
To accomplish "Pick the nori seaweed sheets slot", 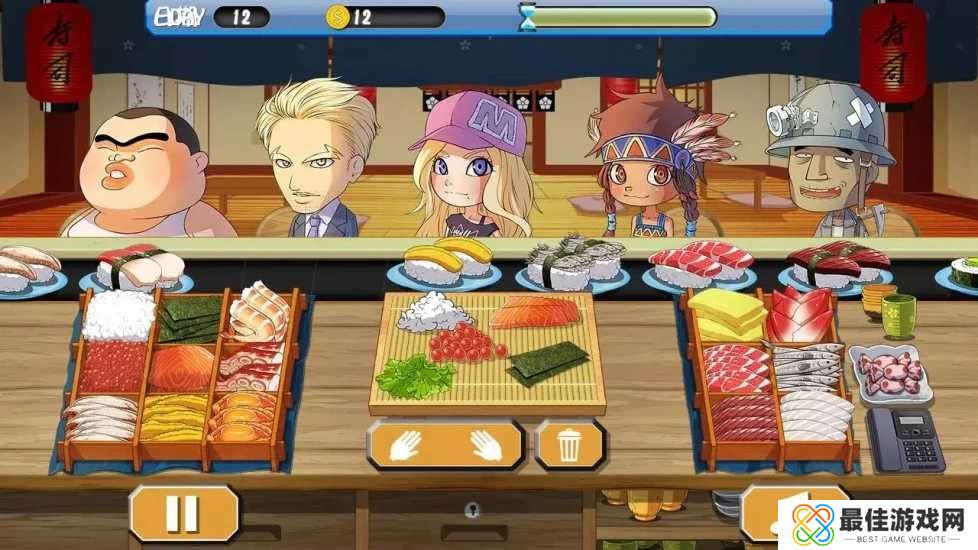I will click(188, 318).
